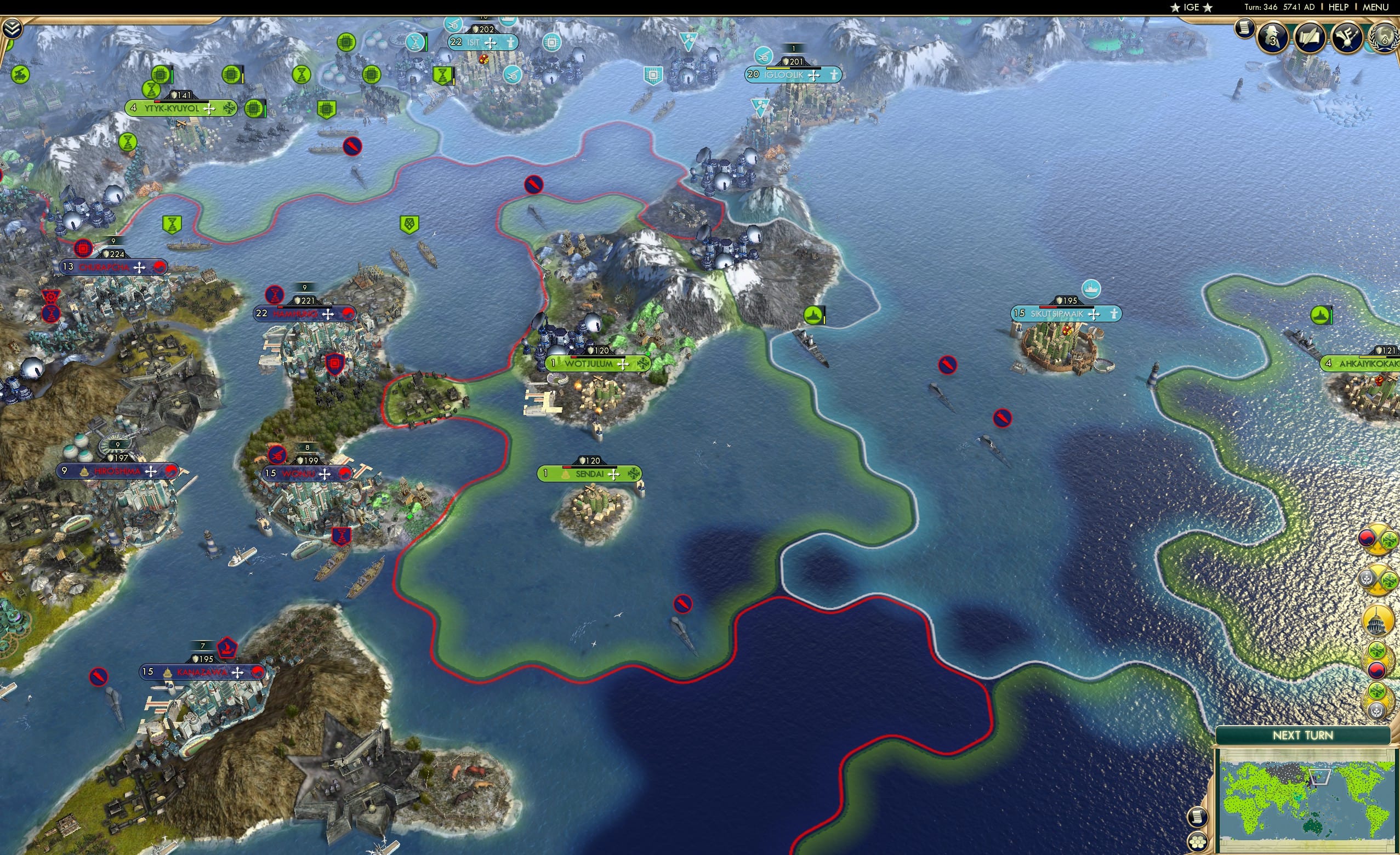
Task: Click the capital building notification medallion
Action: [x=1377, y=620]
